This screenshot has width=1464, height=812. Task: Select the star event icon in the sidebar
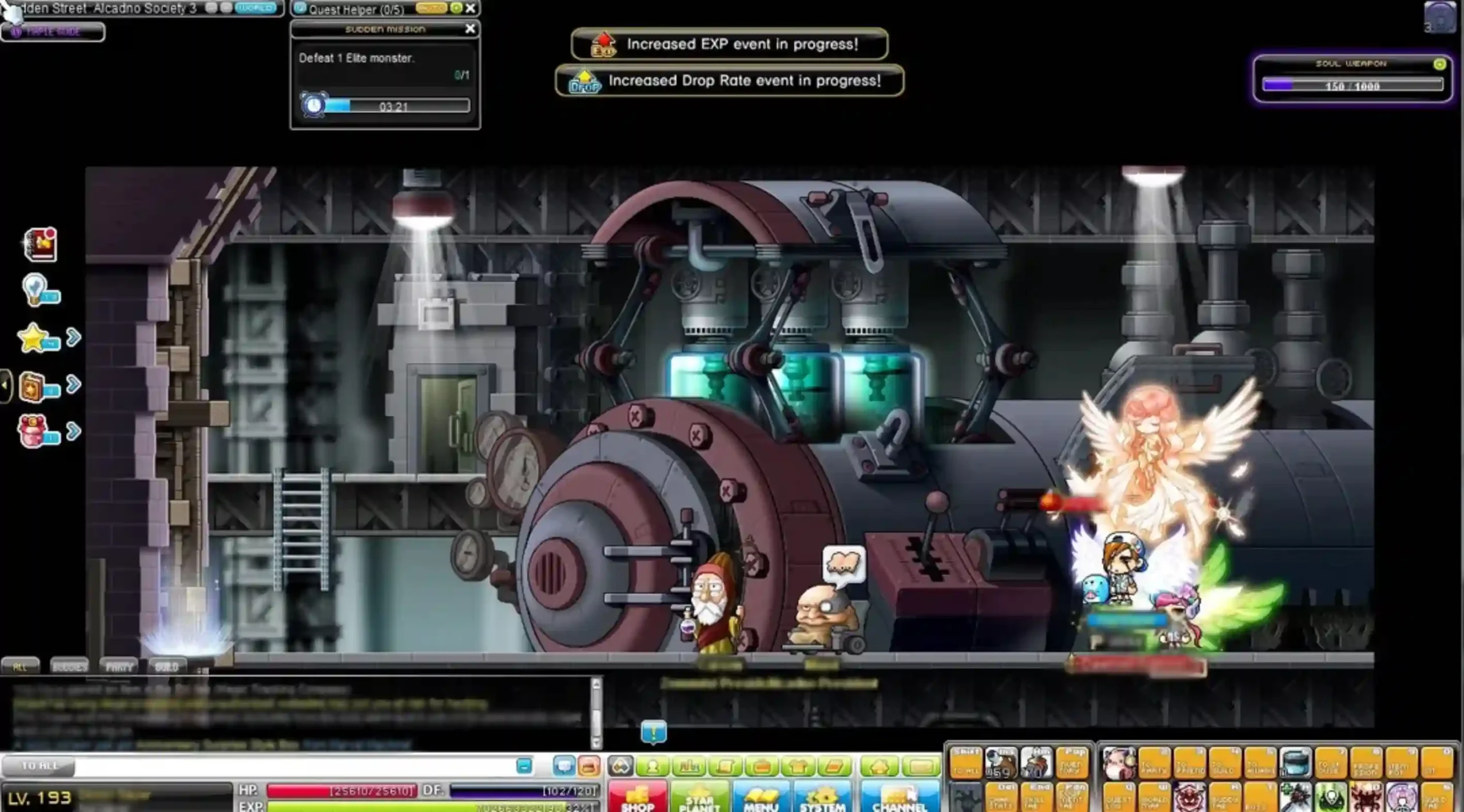(33, 337)
